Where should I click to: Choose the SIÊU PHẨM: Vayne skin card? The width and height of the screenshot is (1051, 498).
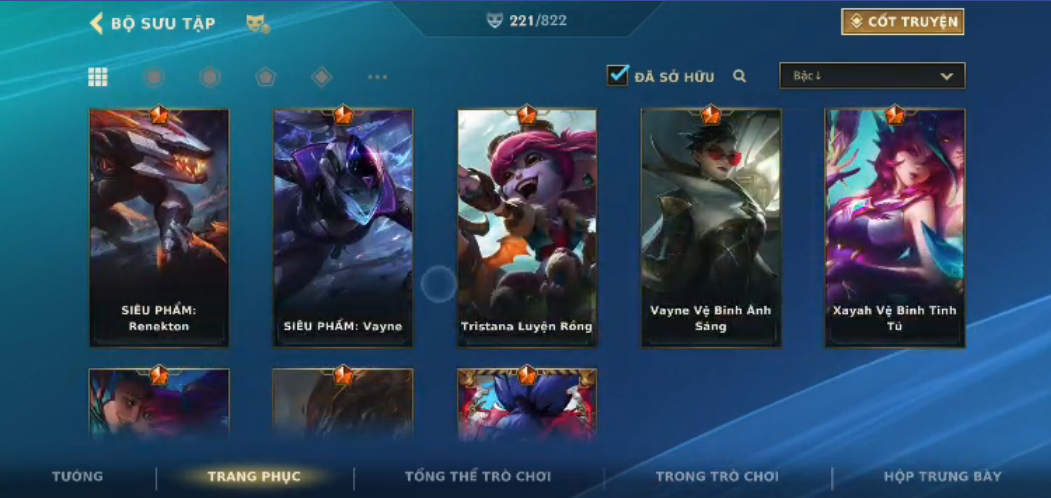click(343, 228)
